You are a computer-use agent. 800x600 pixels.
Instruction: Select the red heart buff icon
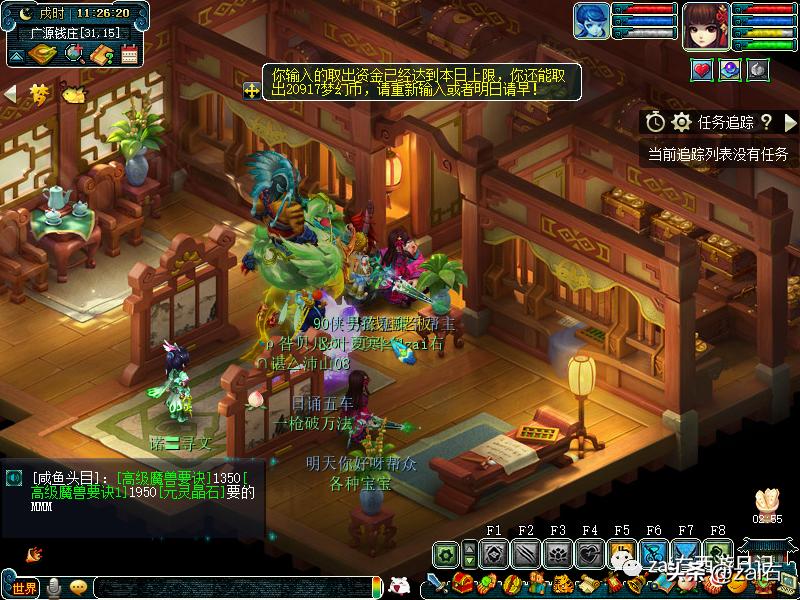(702, 69)
